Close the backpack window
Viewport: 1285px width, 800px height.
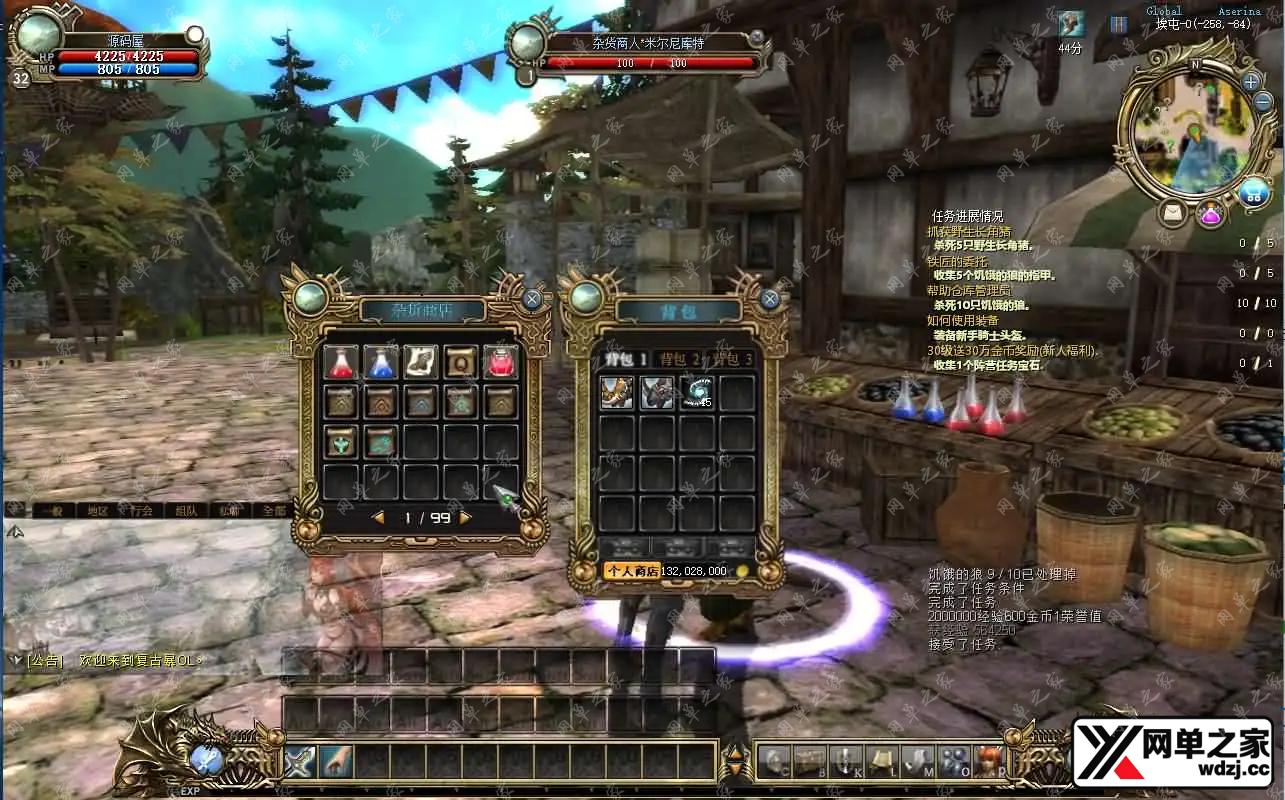[770, 298]
